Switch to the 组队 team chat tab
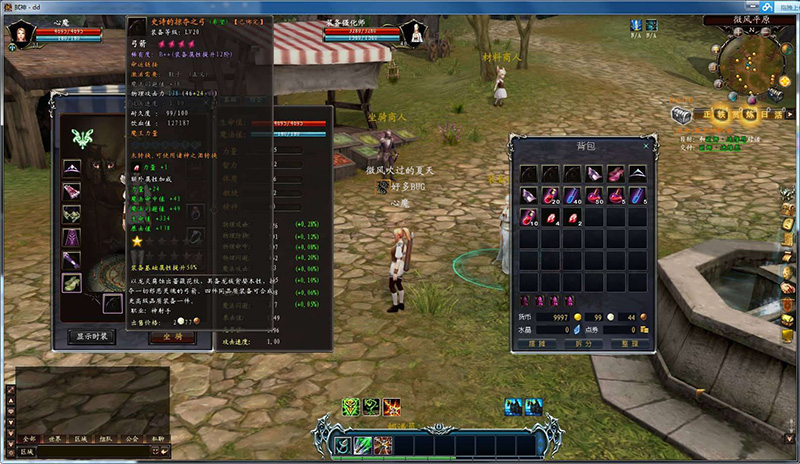This screenshot has height=464, width=800. point(106,438)
